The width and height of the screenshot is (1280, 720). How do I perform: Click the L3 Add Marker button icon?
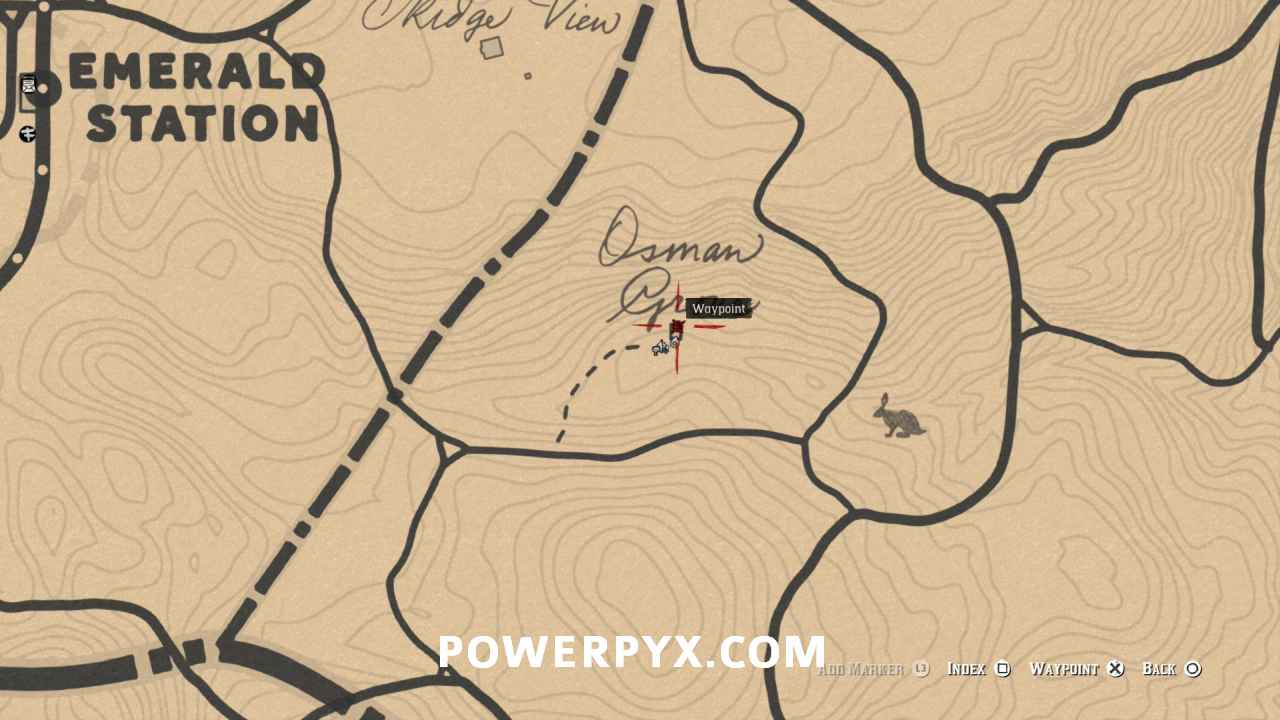coord(919,668)
